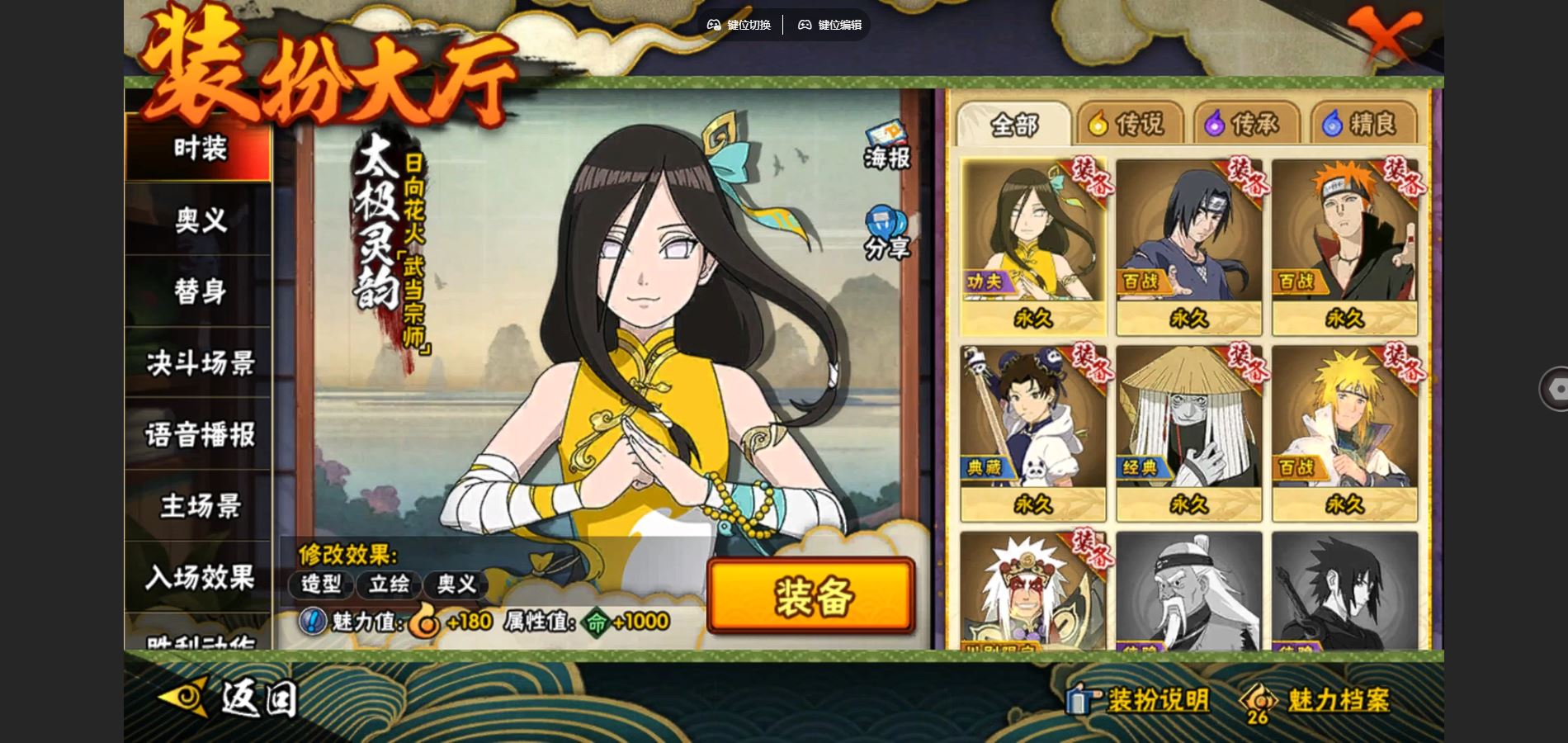Open the 奥义 category
1568x743 pixels.
(199, 220)
